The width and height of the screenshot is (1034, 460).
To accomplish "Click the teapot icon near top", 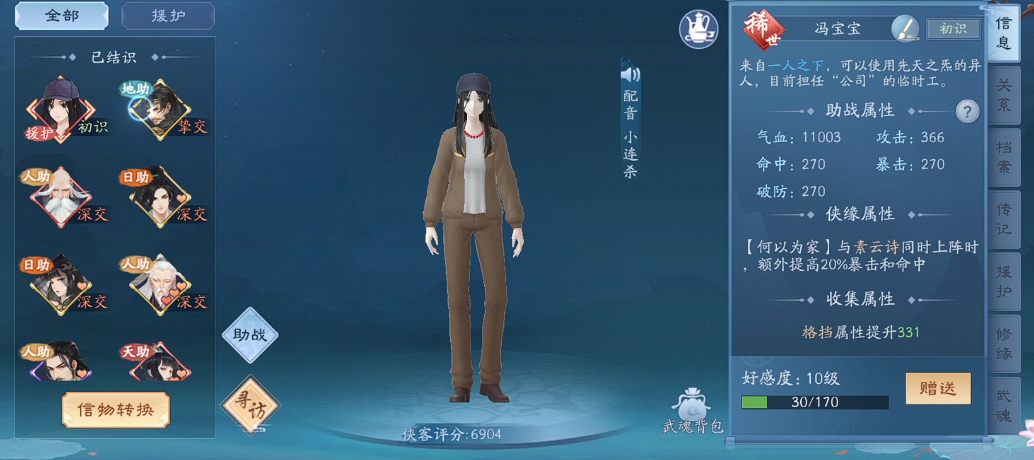I will (x=699, y=27).
